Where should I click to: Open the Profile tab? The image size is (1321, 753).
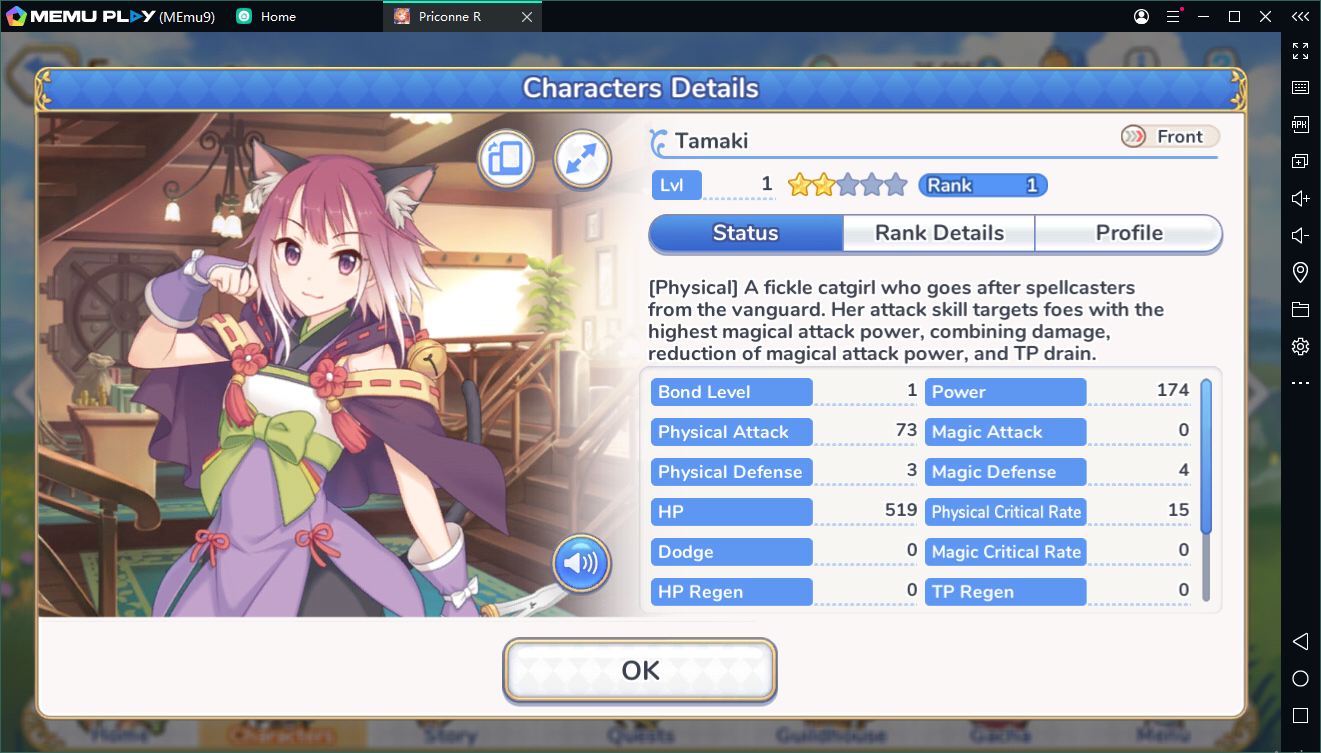click(x=1129, y=233)
